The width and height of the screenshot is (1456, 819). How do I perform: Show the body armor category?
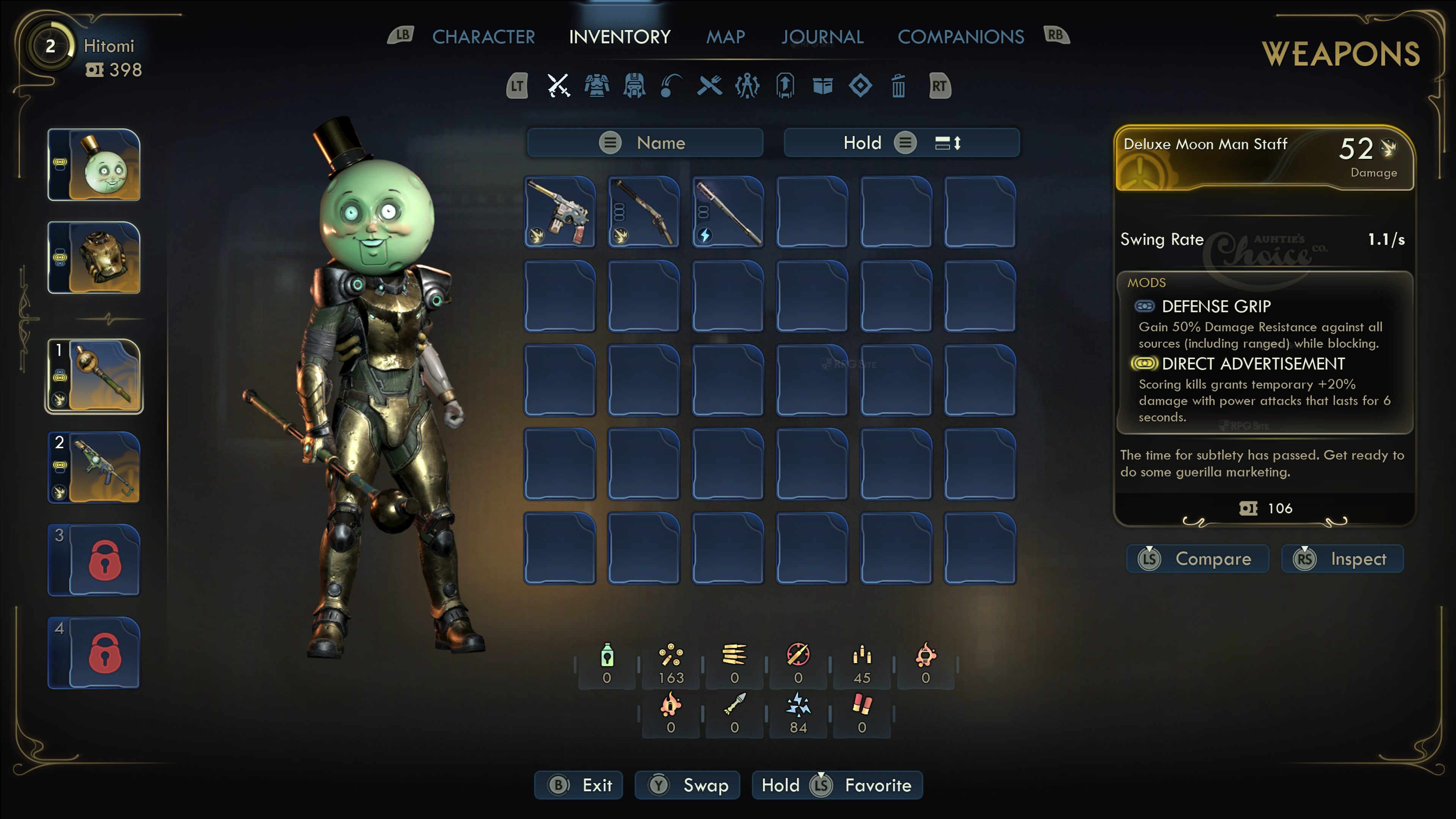click(596, 86)
